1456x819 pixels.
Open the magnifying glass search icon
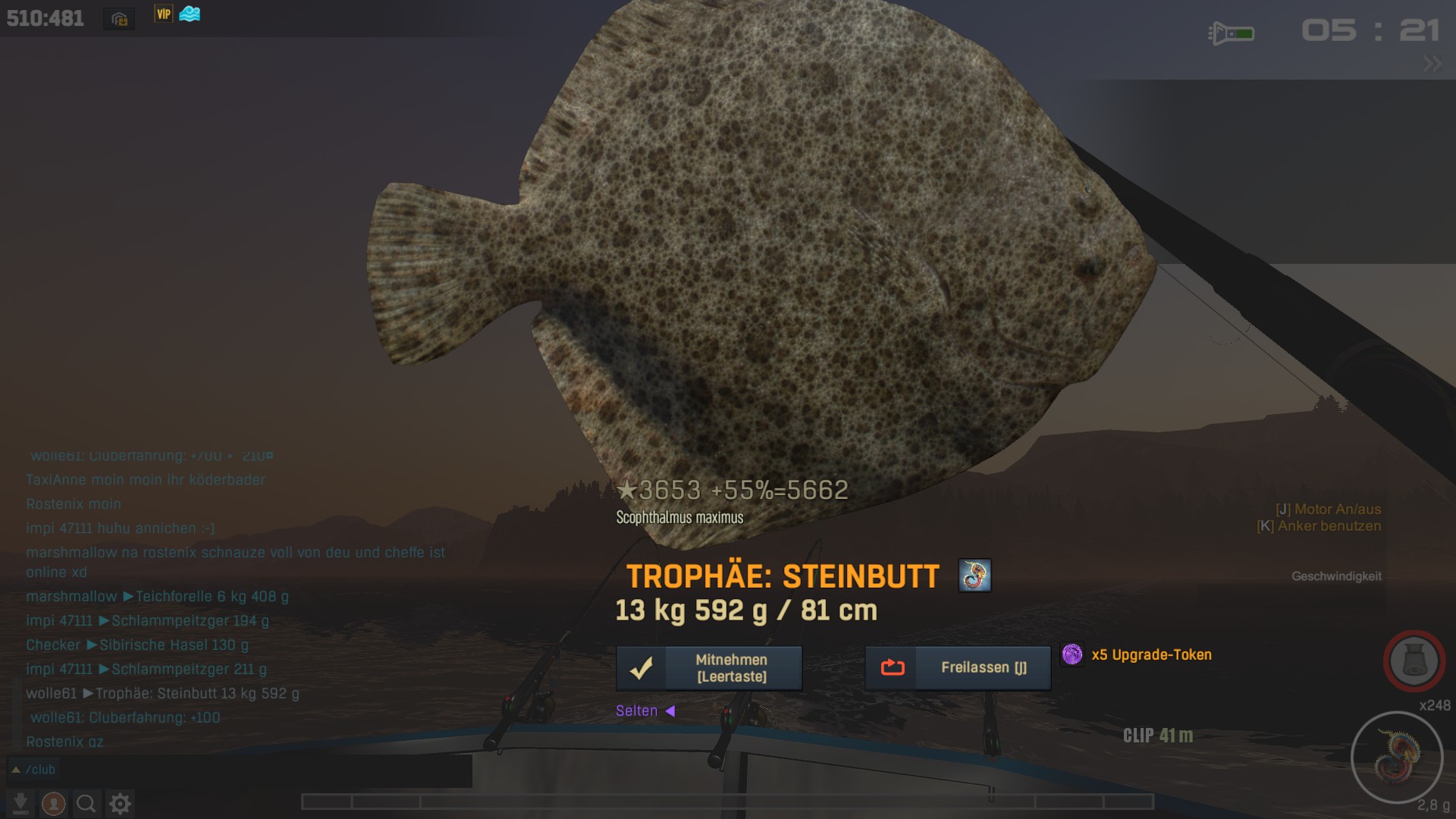point(86,803)
